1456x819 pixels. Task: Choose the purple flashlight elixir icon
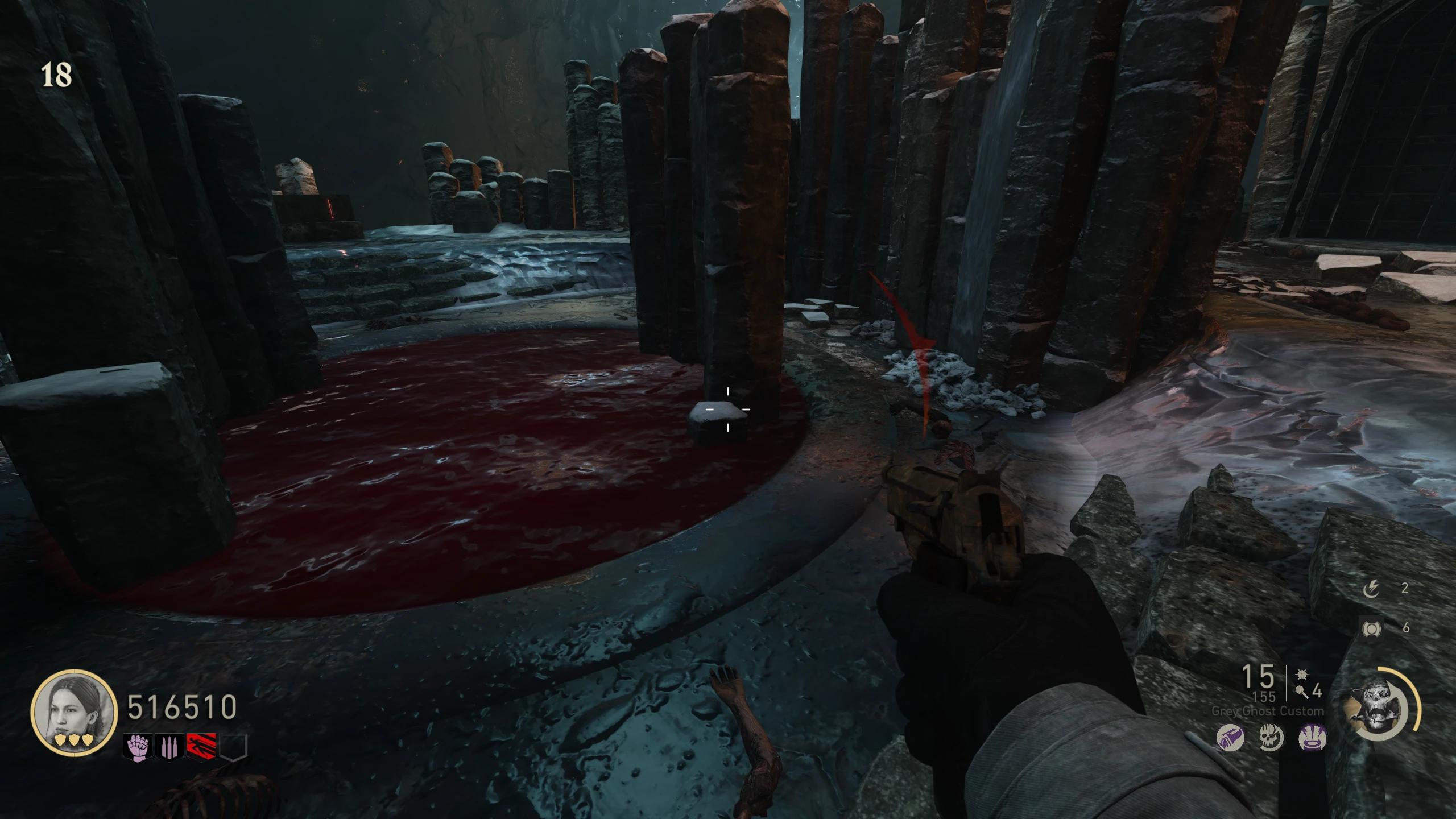tap(1230, 739)
